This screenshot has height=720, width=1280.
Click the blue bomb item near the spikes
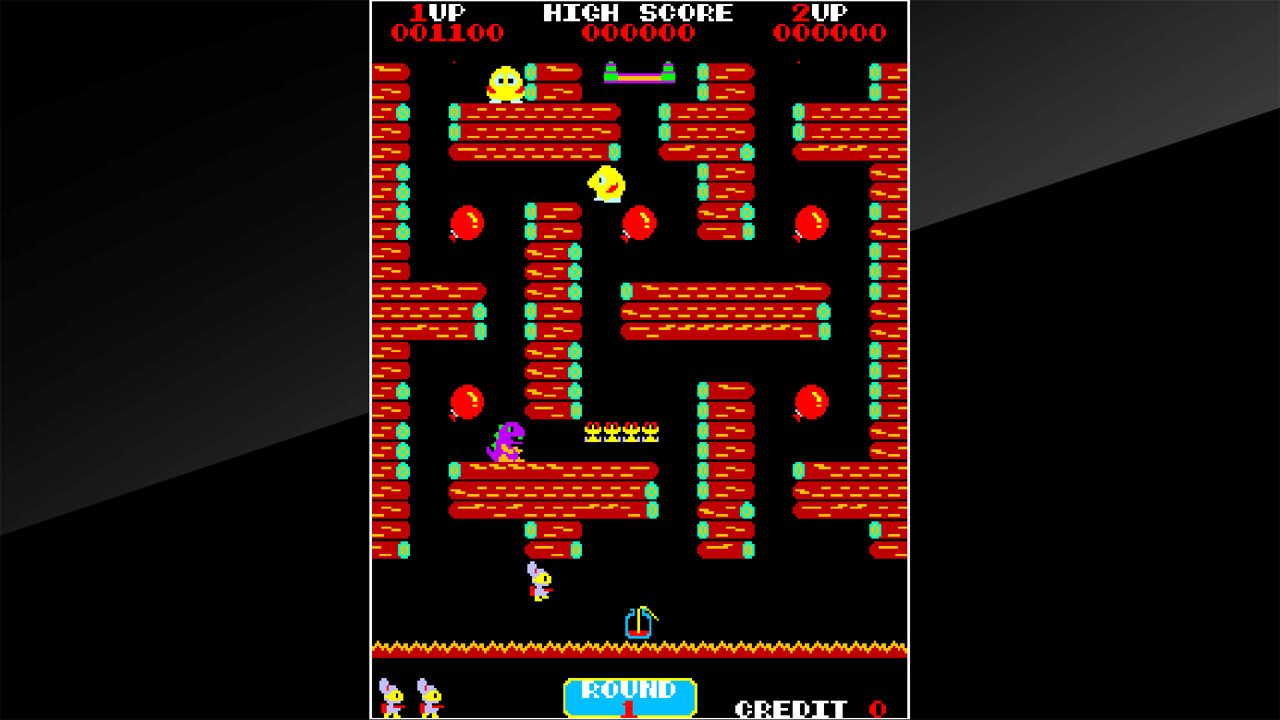pyautogui.click(x=638, y=621)
